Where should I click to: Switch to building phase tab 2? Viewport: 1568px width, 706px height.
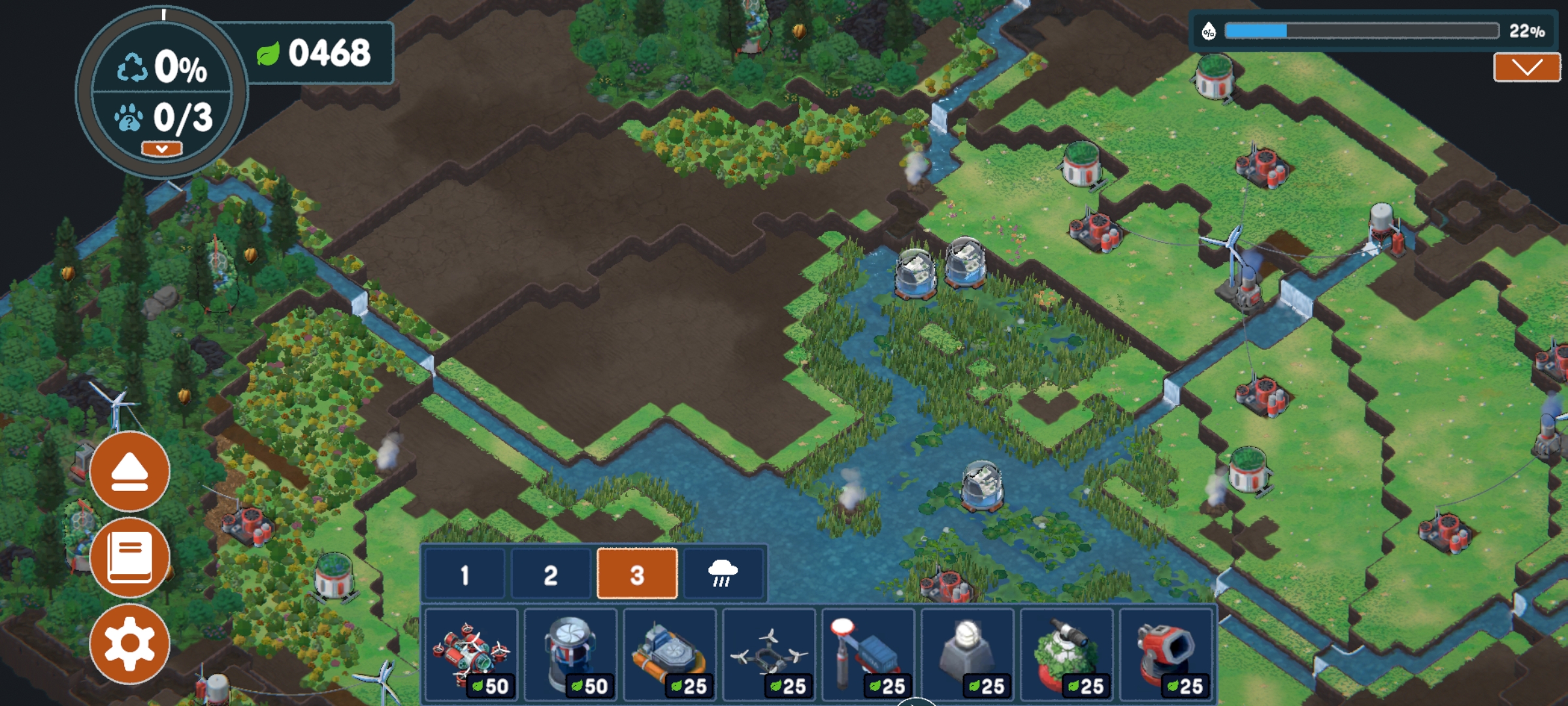tap(551, 575)
